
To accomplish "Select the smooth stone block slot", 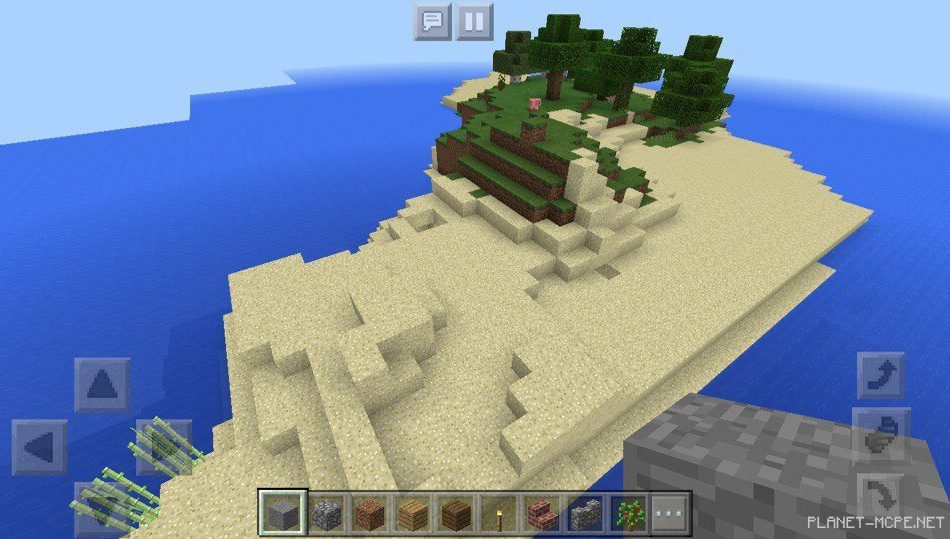I will coord(281,514).
